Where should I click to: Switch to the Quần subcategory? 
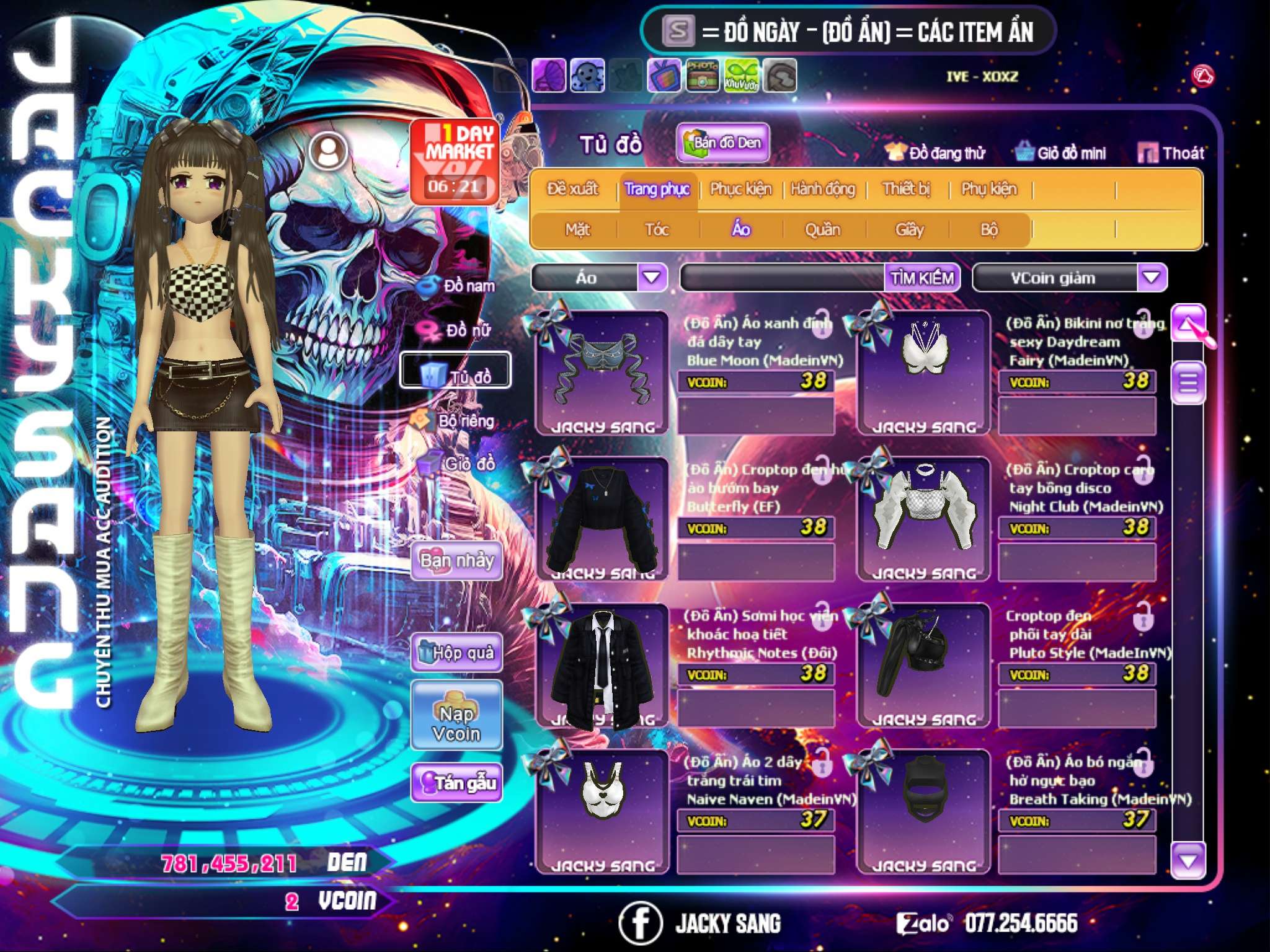tap(822, 230)
